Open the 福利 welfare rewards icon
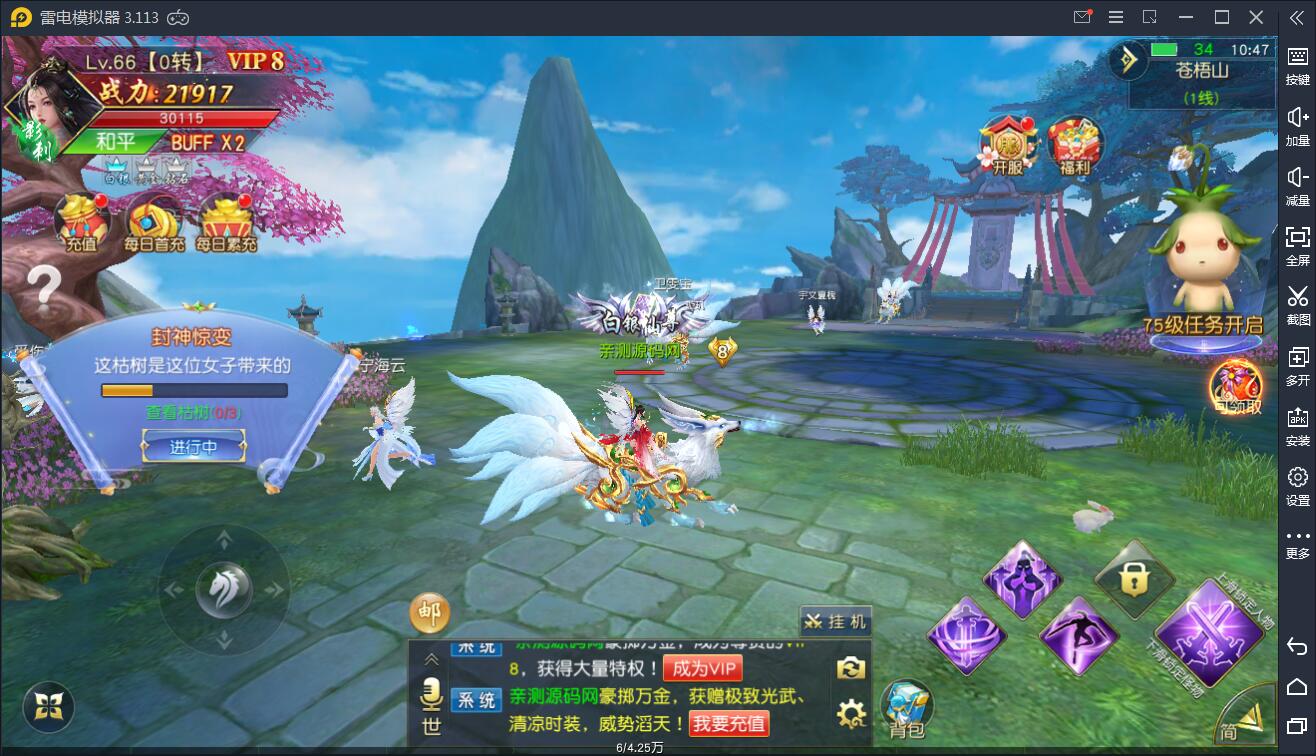Viewport: 1316px width, 756px height. [1075, 146]
